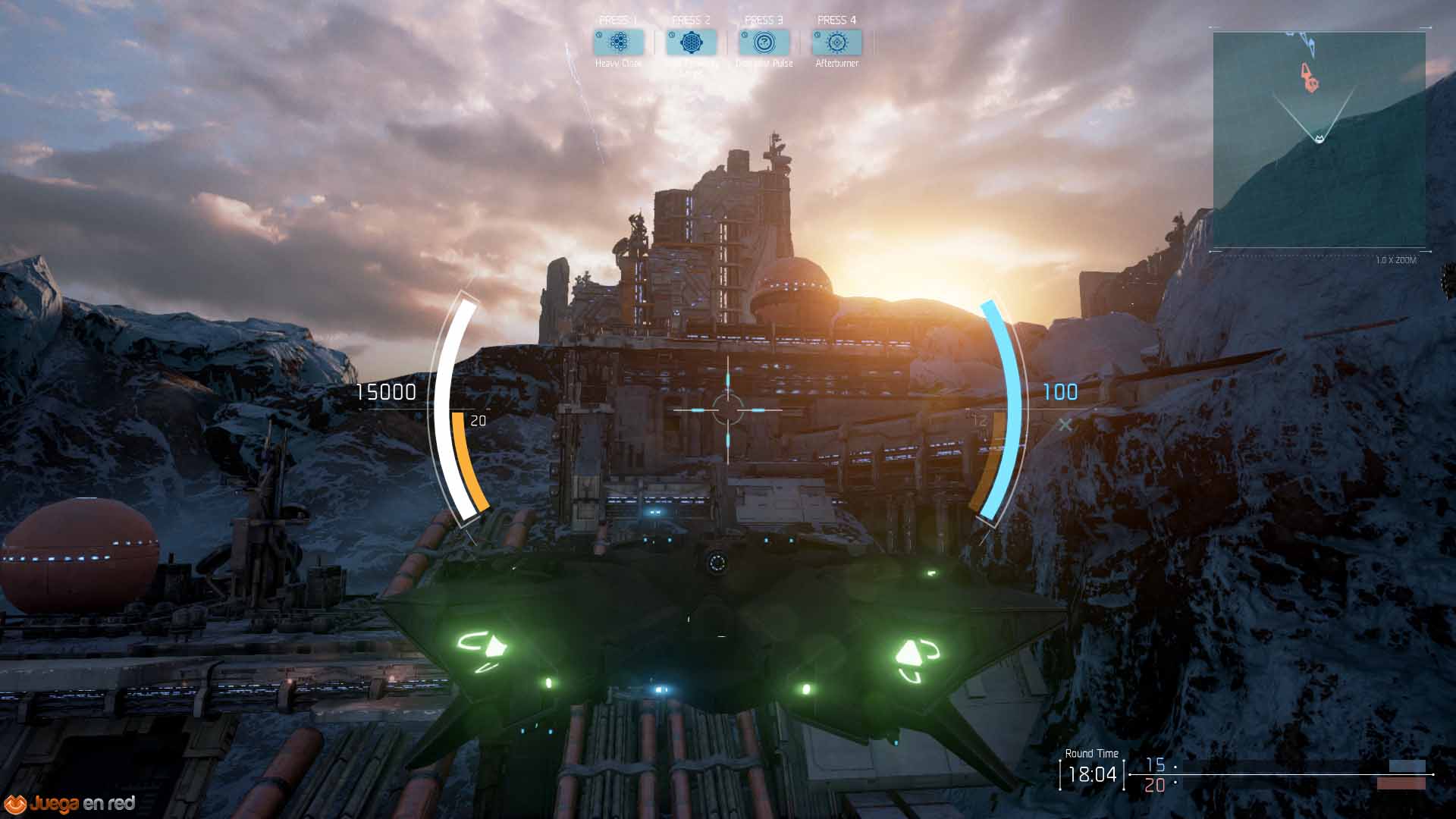Activate the Heavy Cloak ability
Viewport: 1456px width, 819px height.
[x=619, y=42]
